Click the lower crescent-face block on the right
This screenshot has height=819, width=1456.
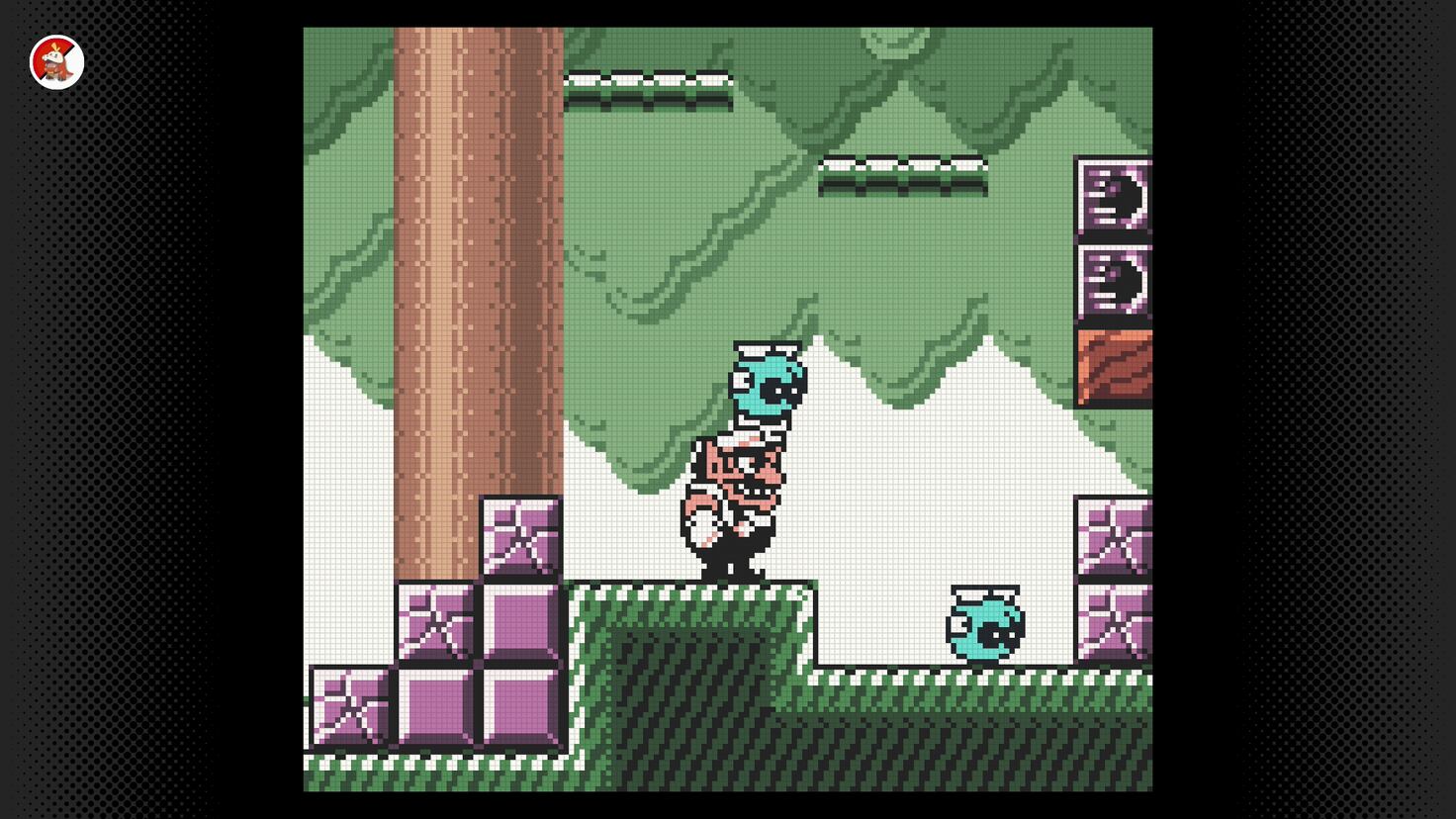(1113, 282)
